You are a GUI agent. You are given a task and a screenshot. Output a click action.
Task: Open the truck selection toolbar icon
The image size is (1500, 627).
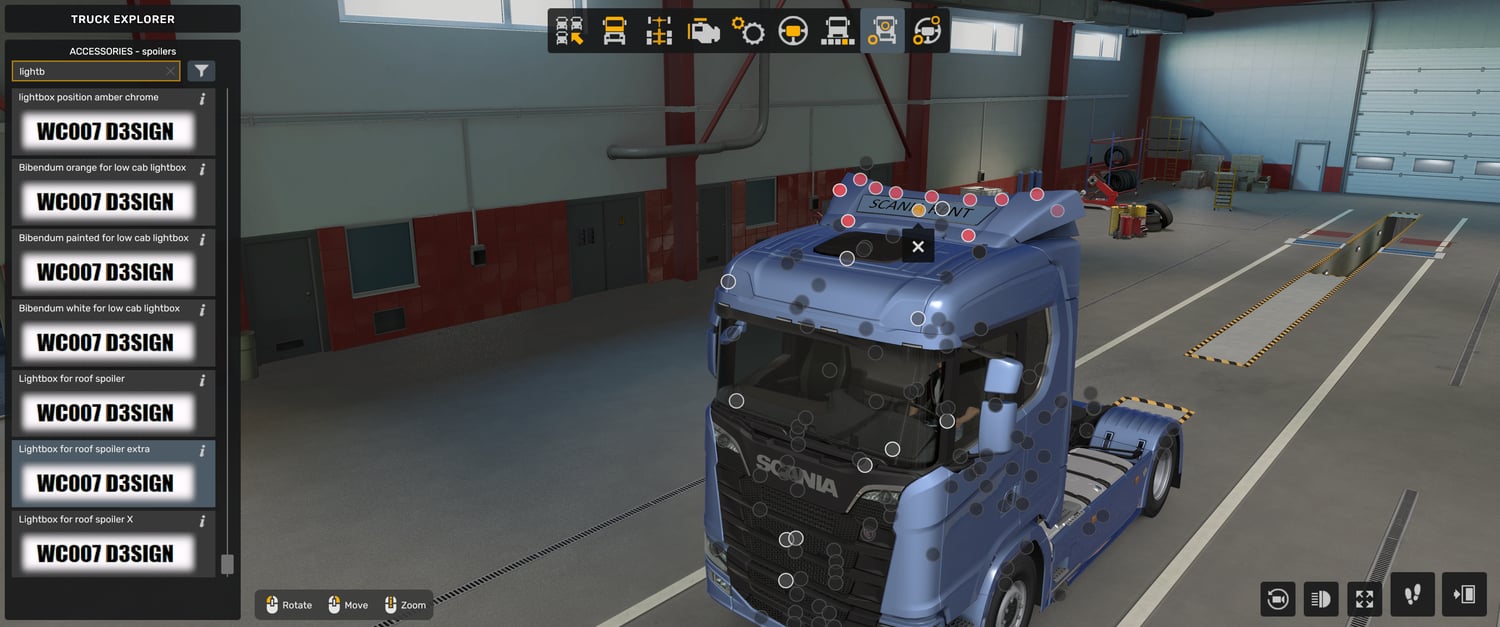[570, 31]
